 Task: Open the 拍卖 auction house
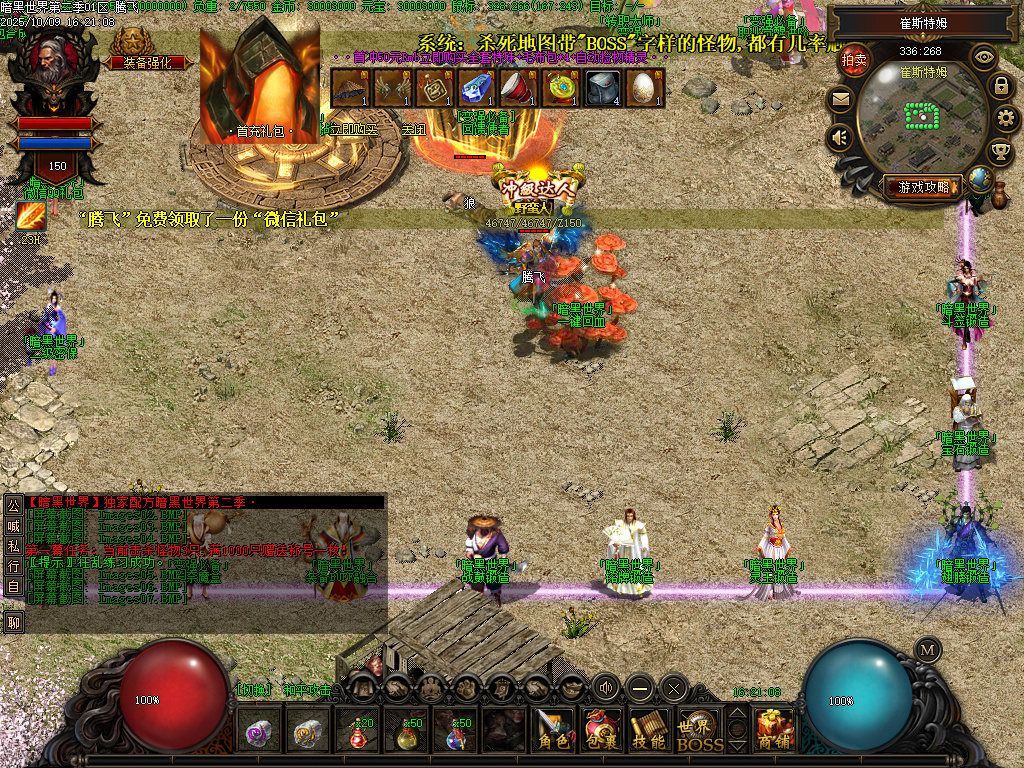click(854, 59)
